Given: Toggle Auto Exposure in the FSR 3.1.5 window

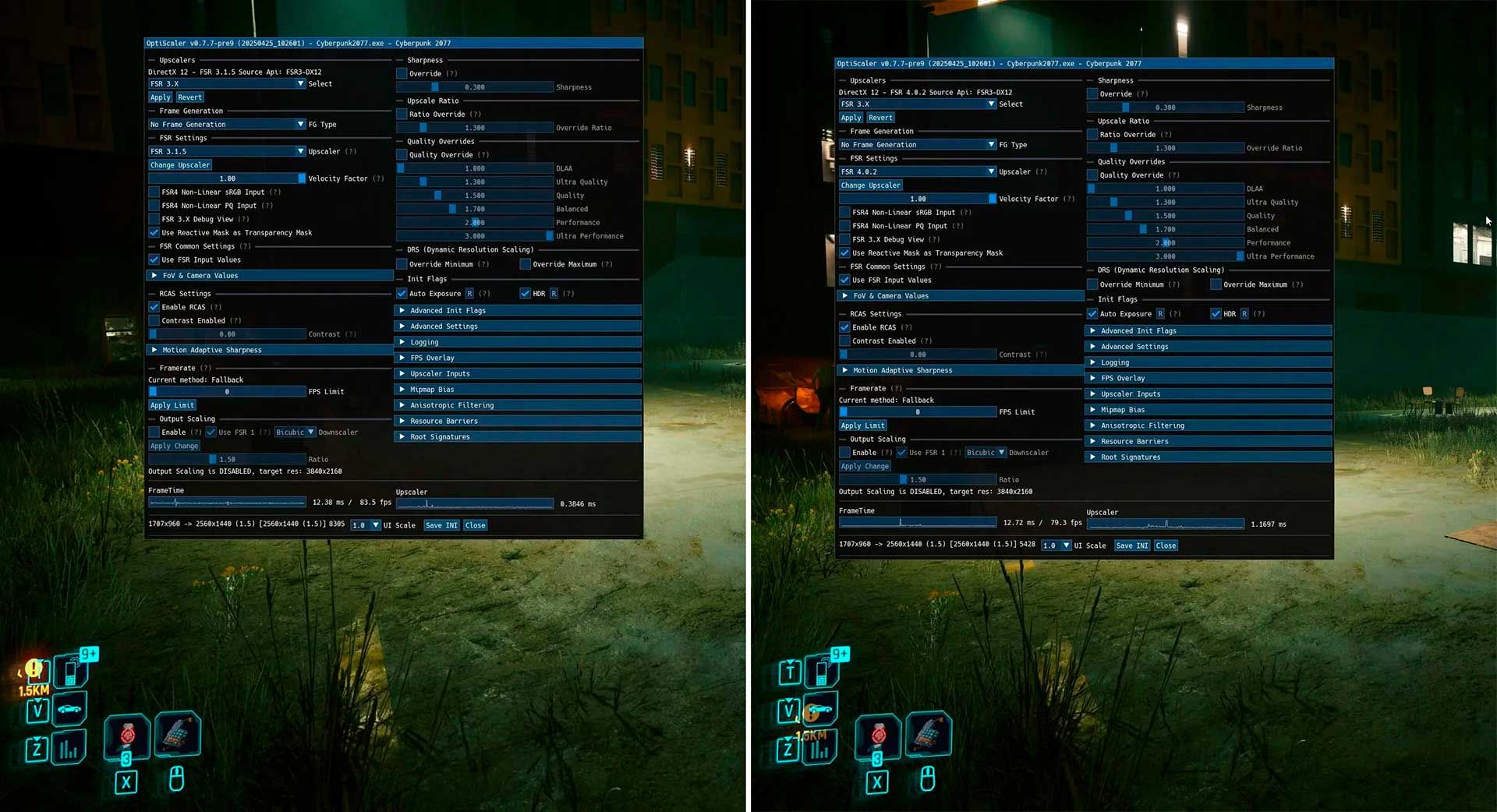Looking at the screenshot, I should [x=402, y=294].
